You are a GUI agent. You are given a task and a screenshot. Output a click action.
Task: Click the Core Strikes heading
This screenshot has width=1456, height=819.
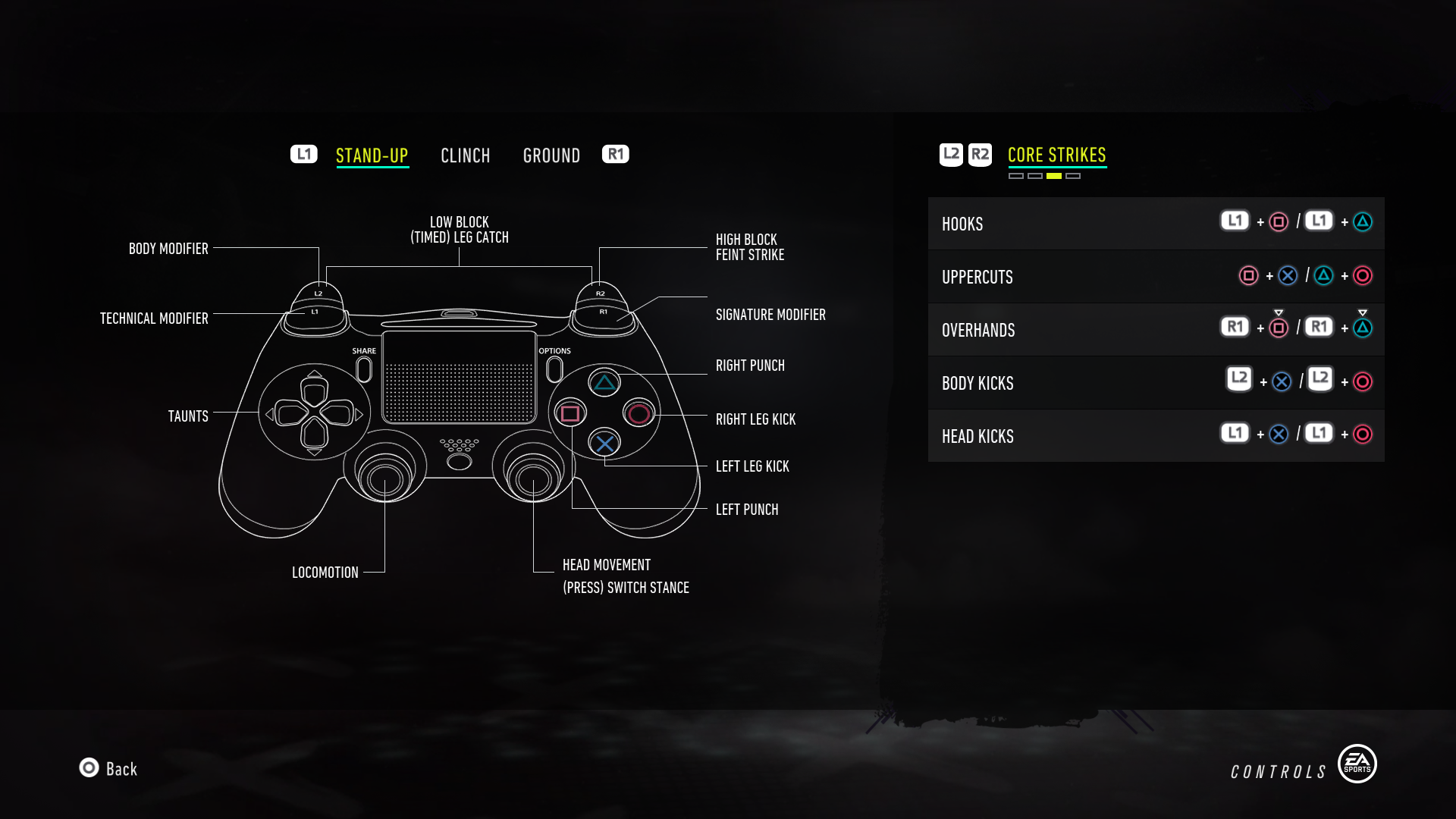[x=1056, y=154]
